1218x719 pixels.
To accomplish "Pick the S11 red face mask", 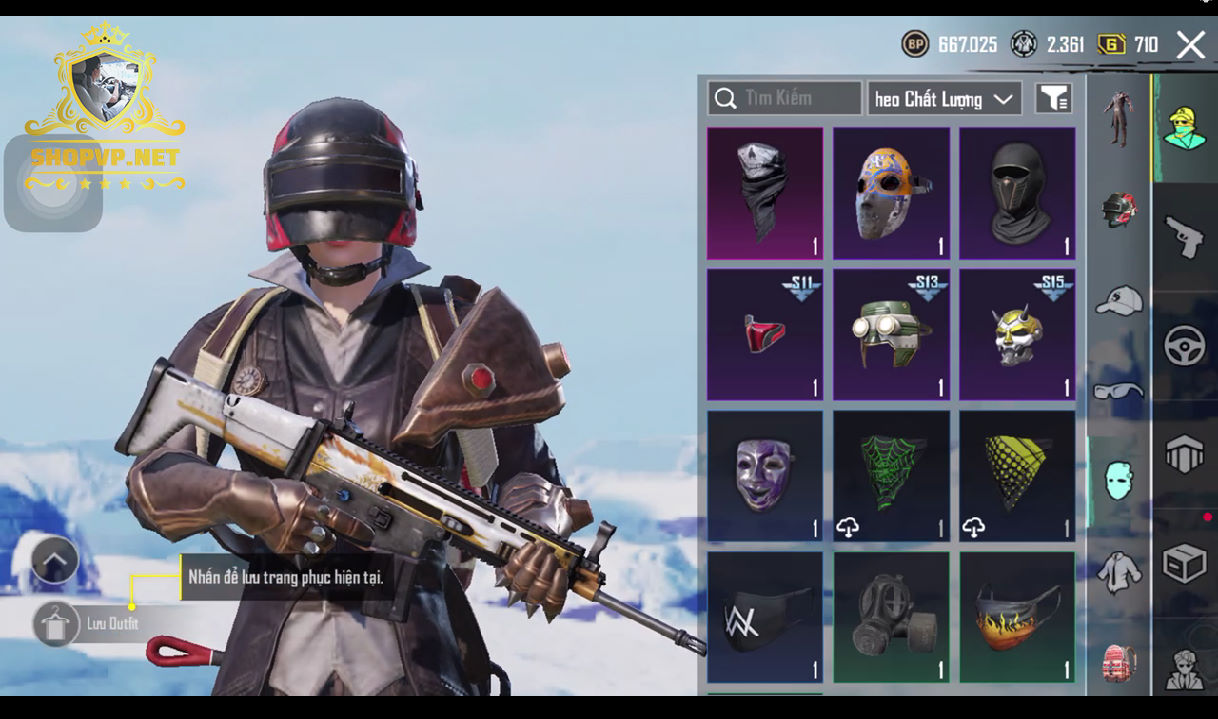I will [765, 334].
